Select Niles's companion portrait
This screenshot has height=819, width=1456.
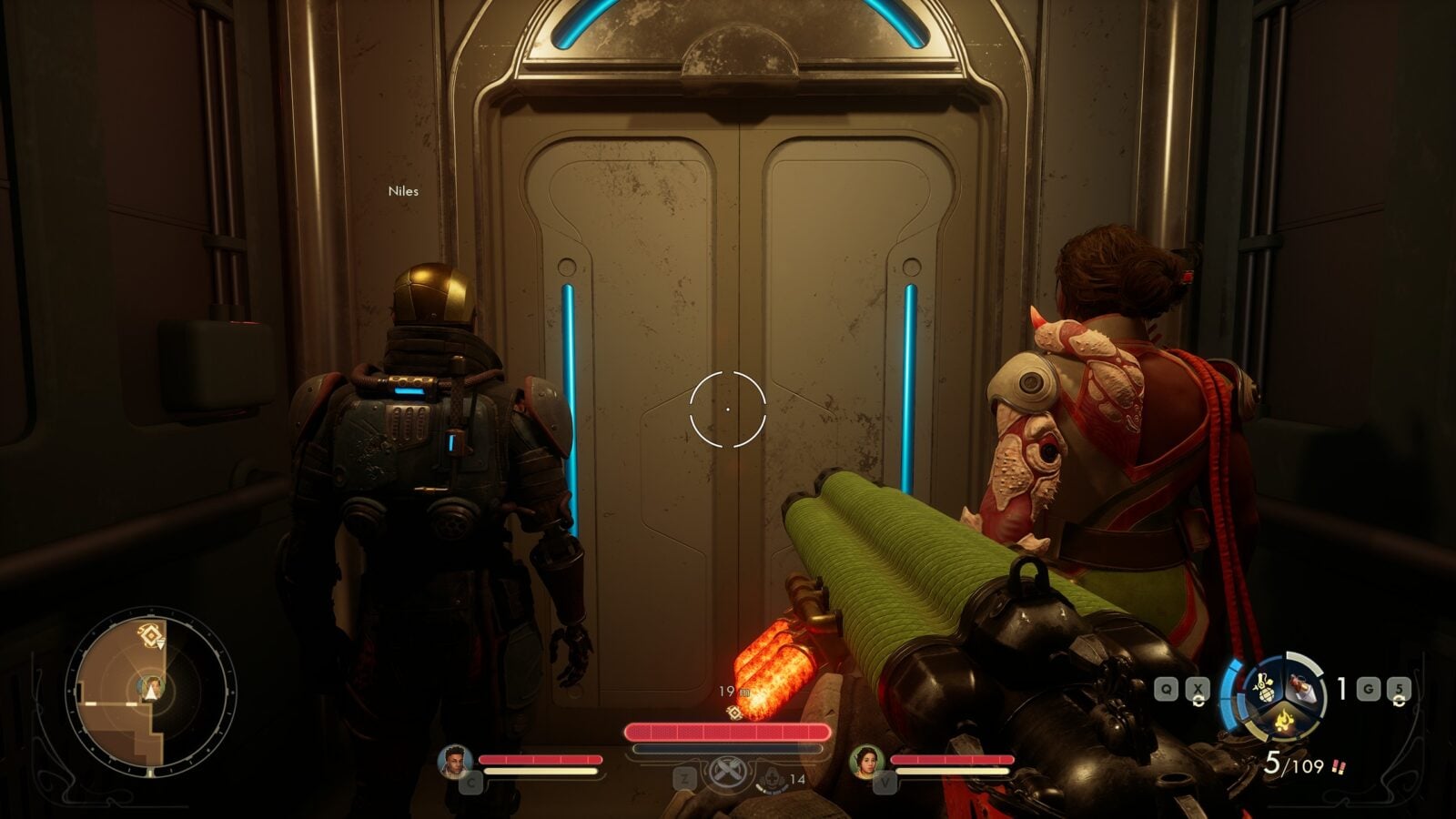[454, 762]
